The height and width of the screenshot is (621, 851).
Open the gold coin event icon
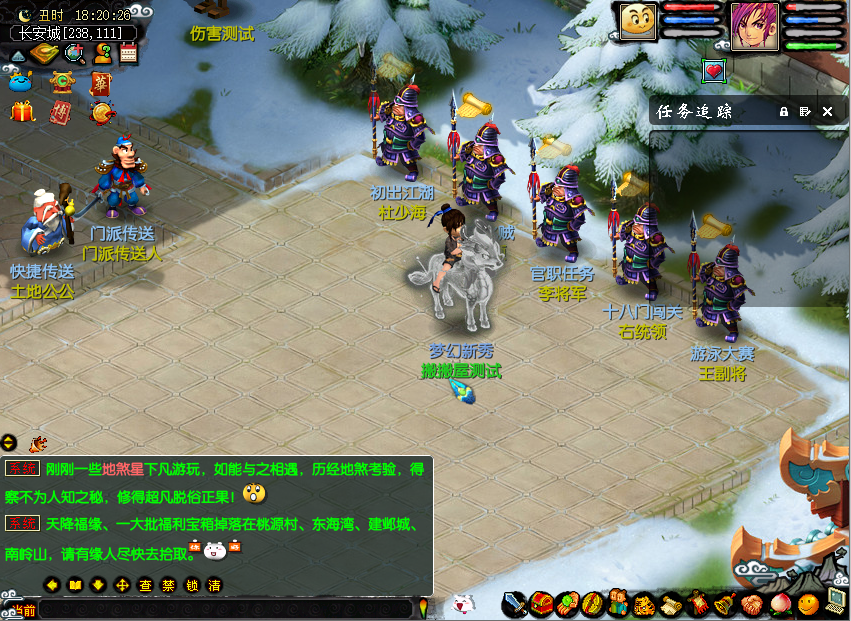click(x=101, y=112)
